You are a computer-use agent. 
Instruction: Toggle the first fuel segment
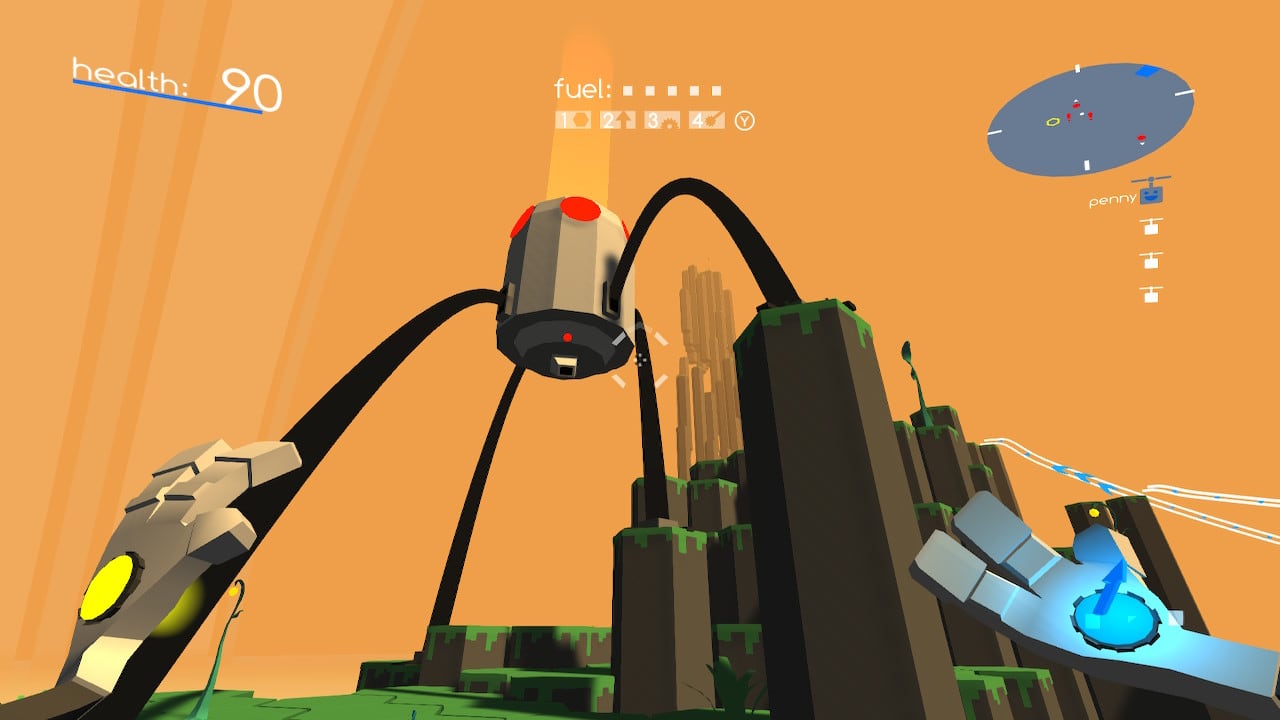point(629,89)
